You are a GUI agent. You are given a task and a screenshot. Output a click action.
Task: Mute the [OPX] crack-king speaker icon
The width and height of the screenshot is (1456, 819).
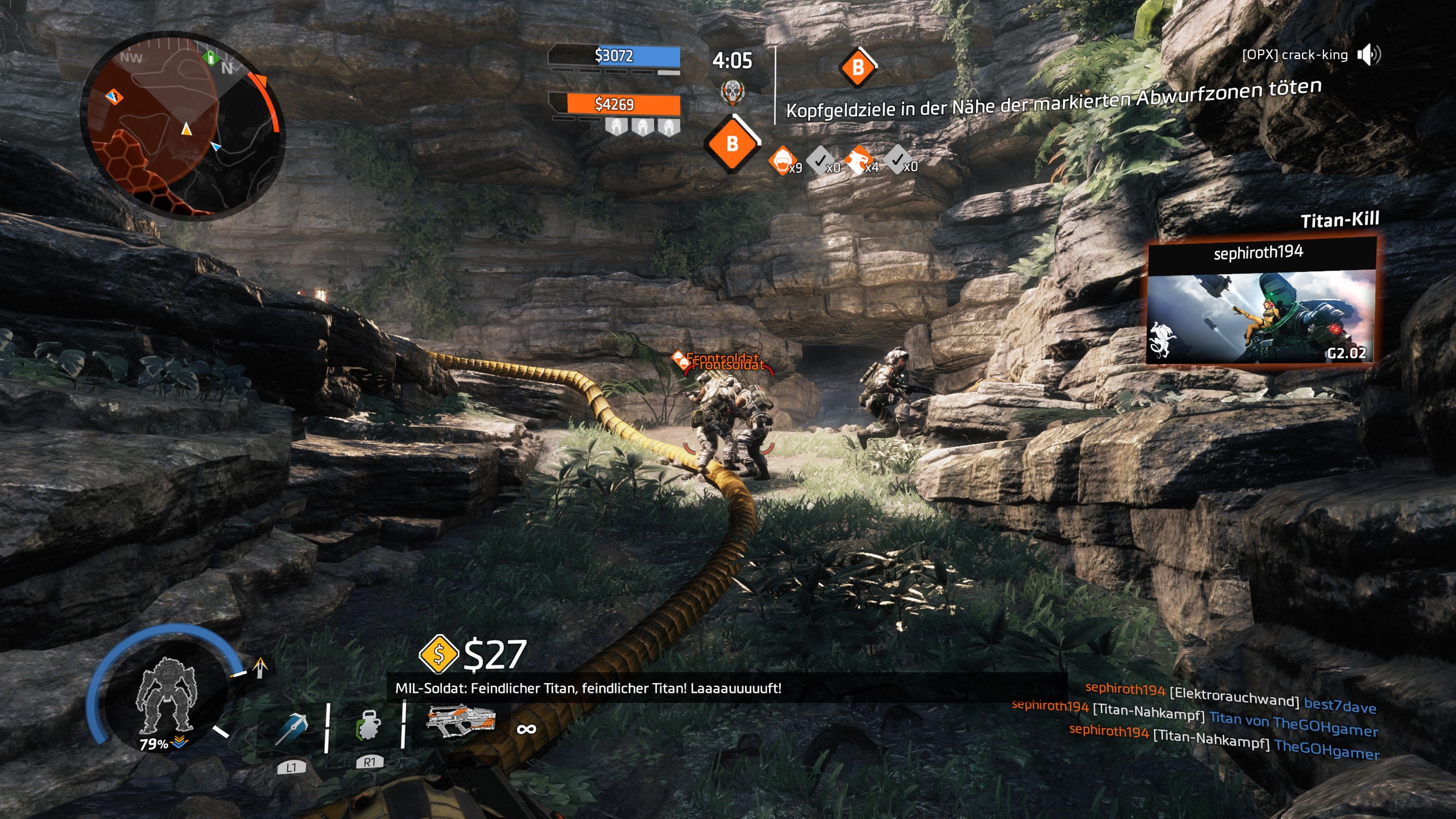pos(1369,54)
